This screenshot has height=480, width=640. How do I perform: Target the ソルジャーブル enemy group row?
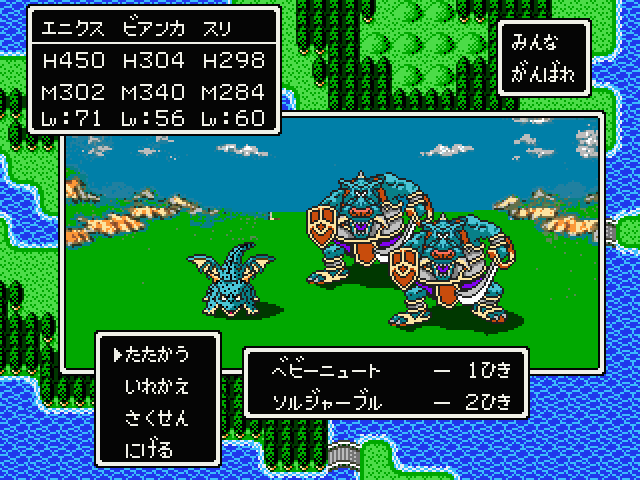tap(390, 402)
